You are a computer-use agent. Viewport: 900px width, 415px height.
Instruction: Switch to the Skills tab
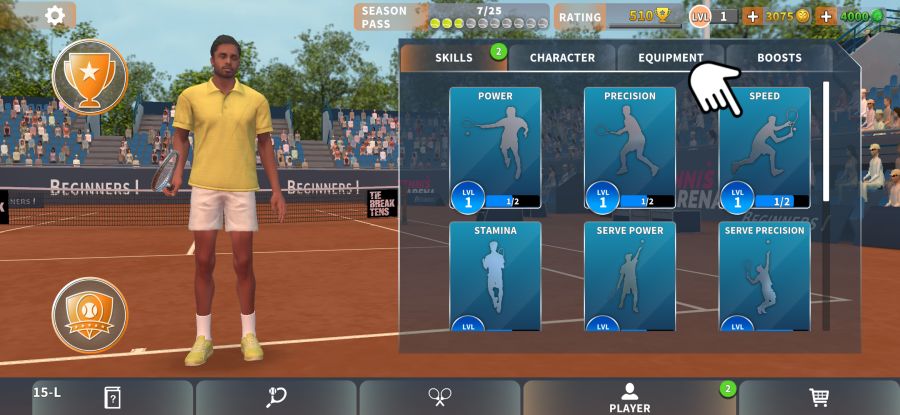pos(454,58)
